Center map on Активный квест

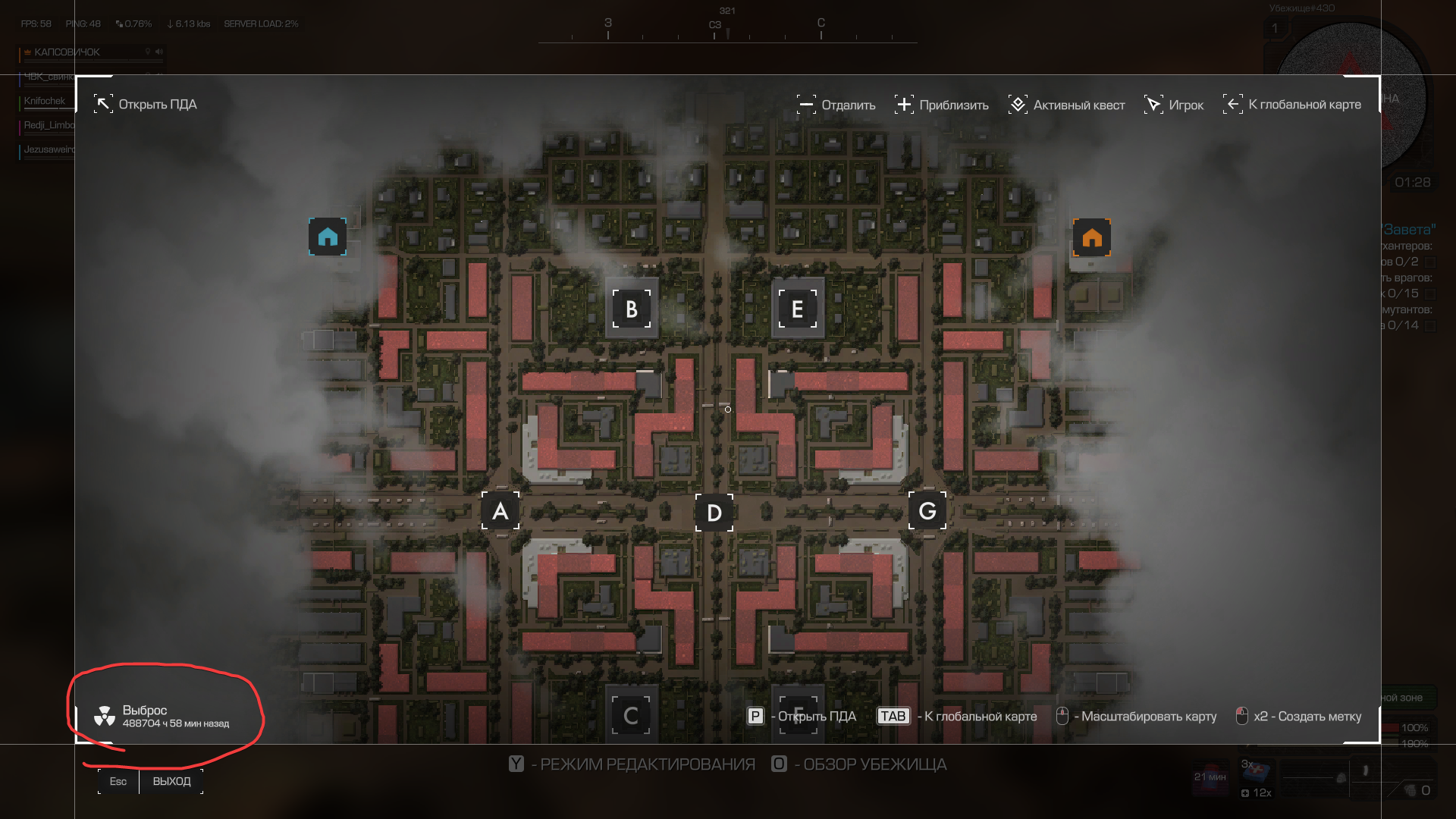(x=1067, y=105)
